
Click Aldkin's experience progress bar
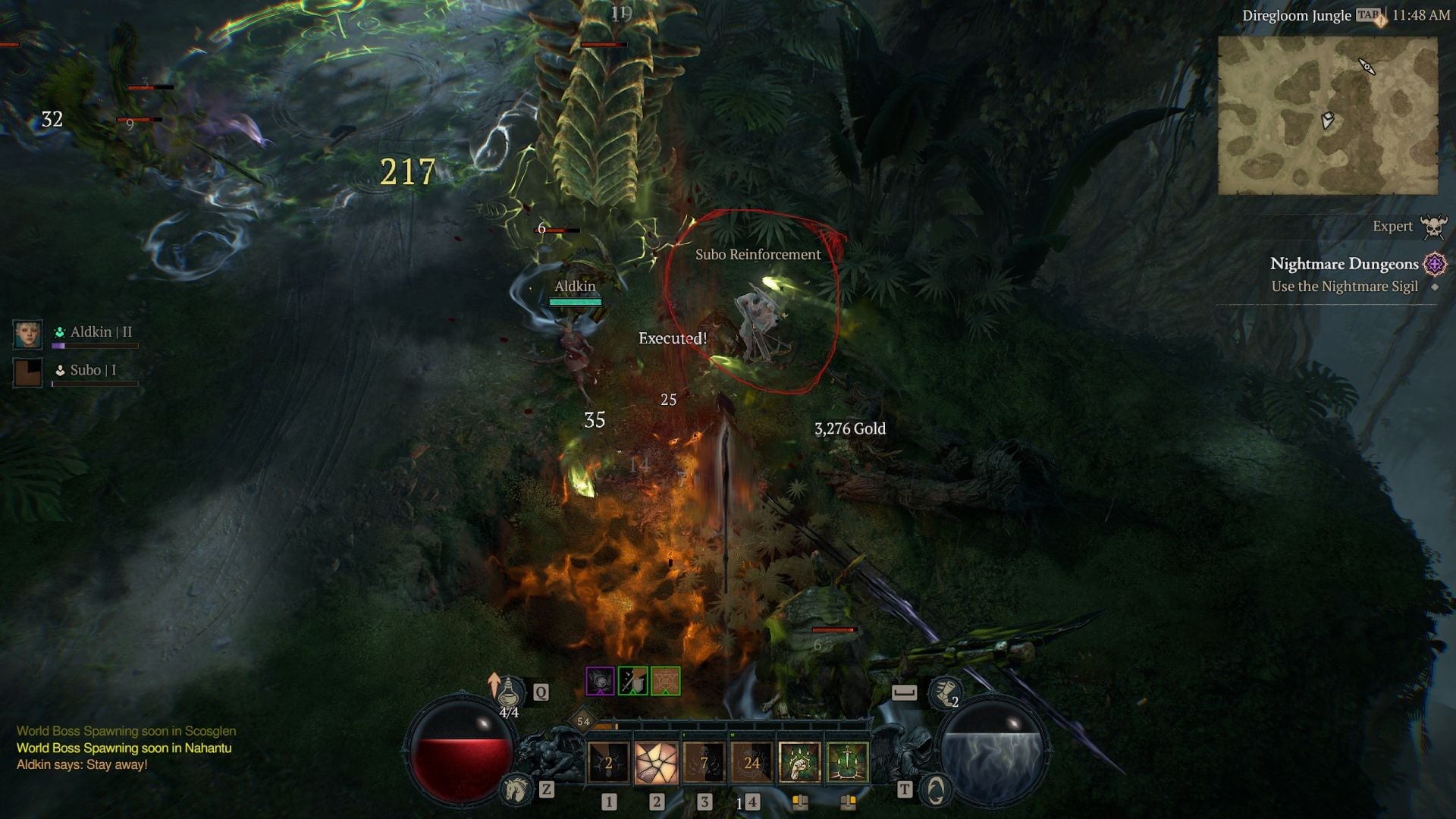pos(95,346)
